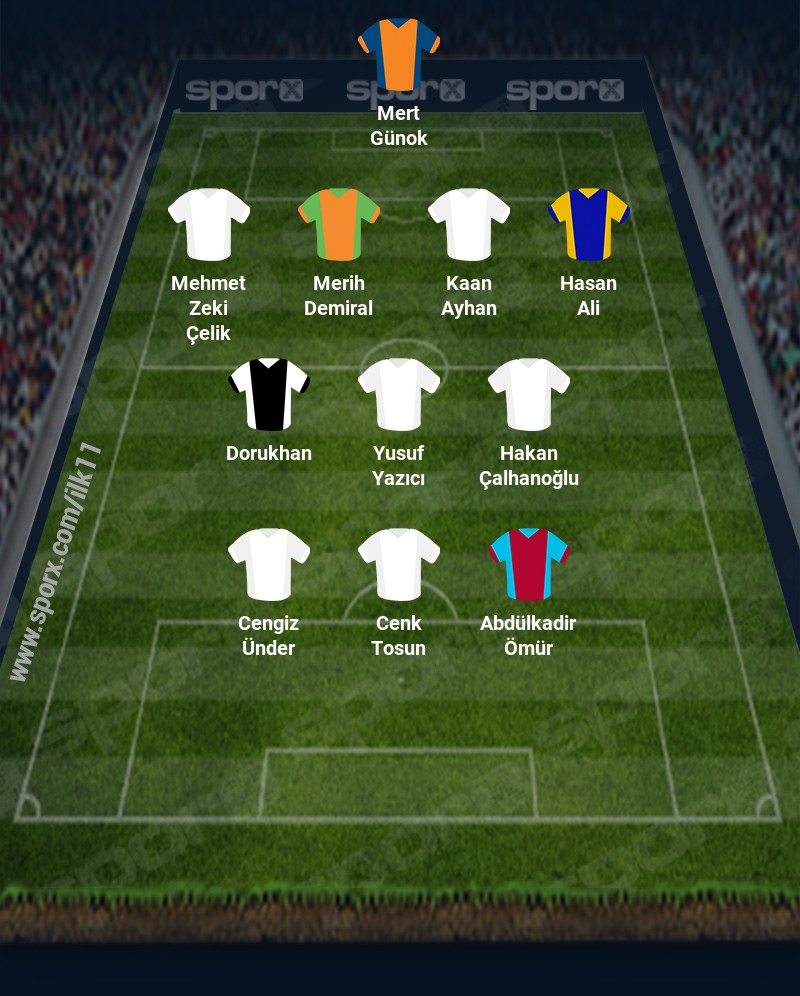Choose Yusuf Yazıcı in midfield

399,394
